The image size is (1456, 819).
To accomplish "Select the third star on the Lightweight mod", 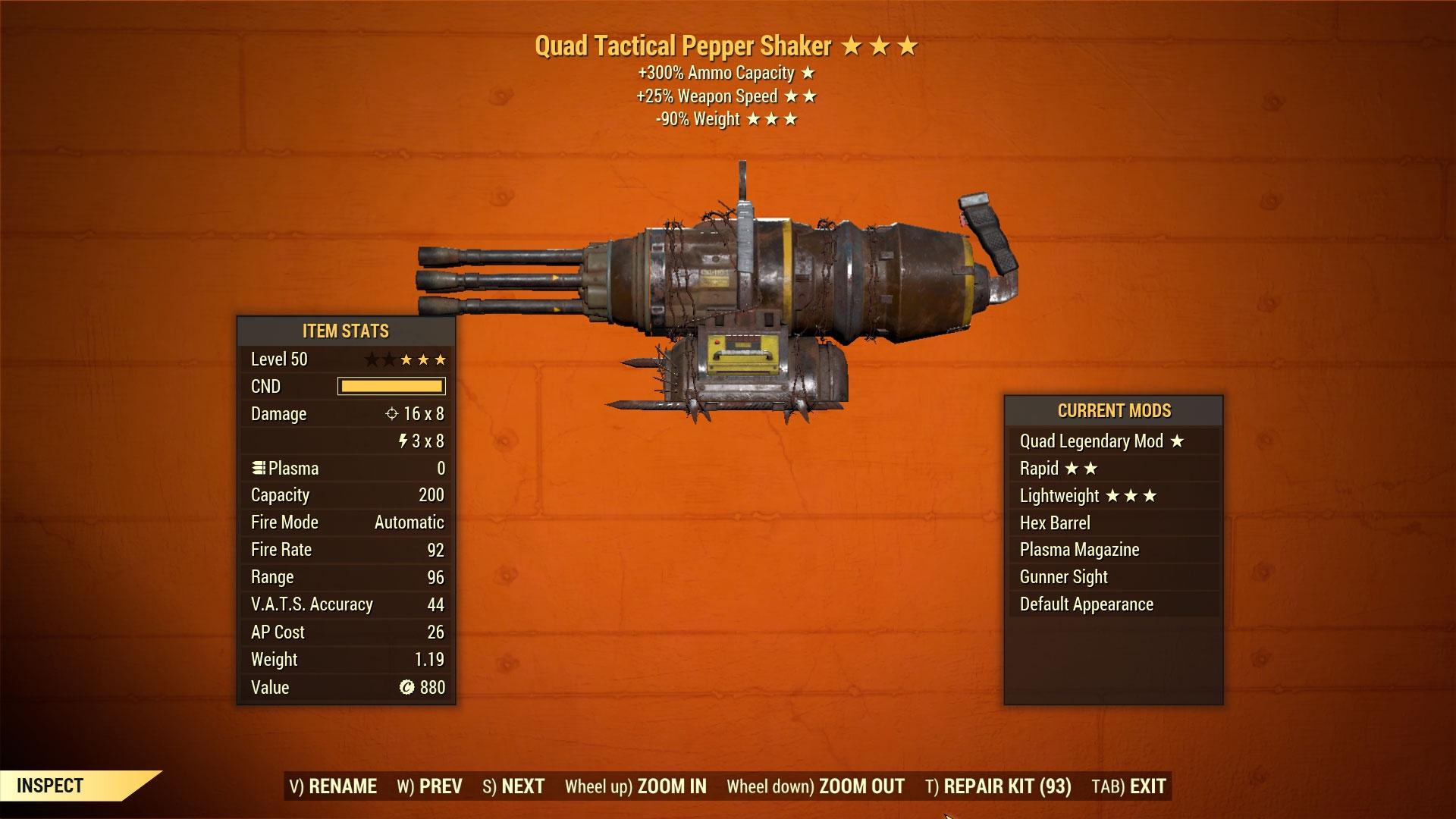I will point(1150,495).
